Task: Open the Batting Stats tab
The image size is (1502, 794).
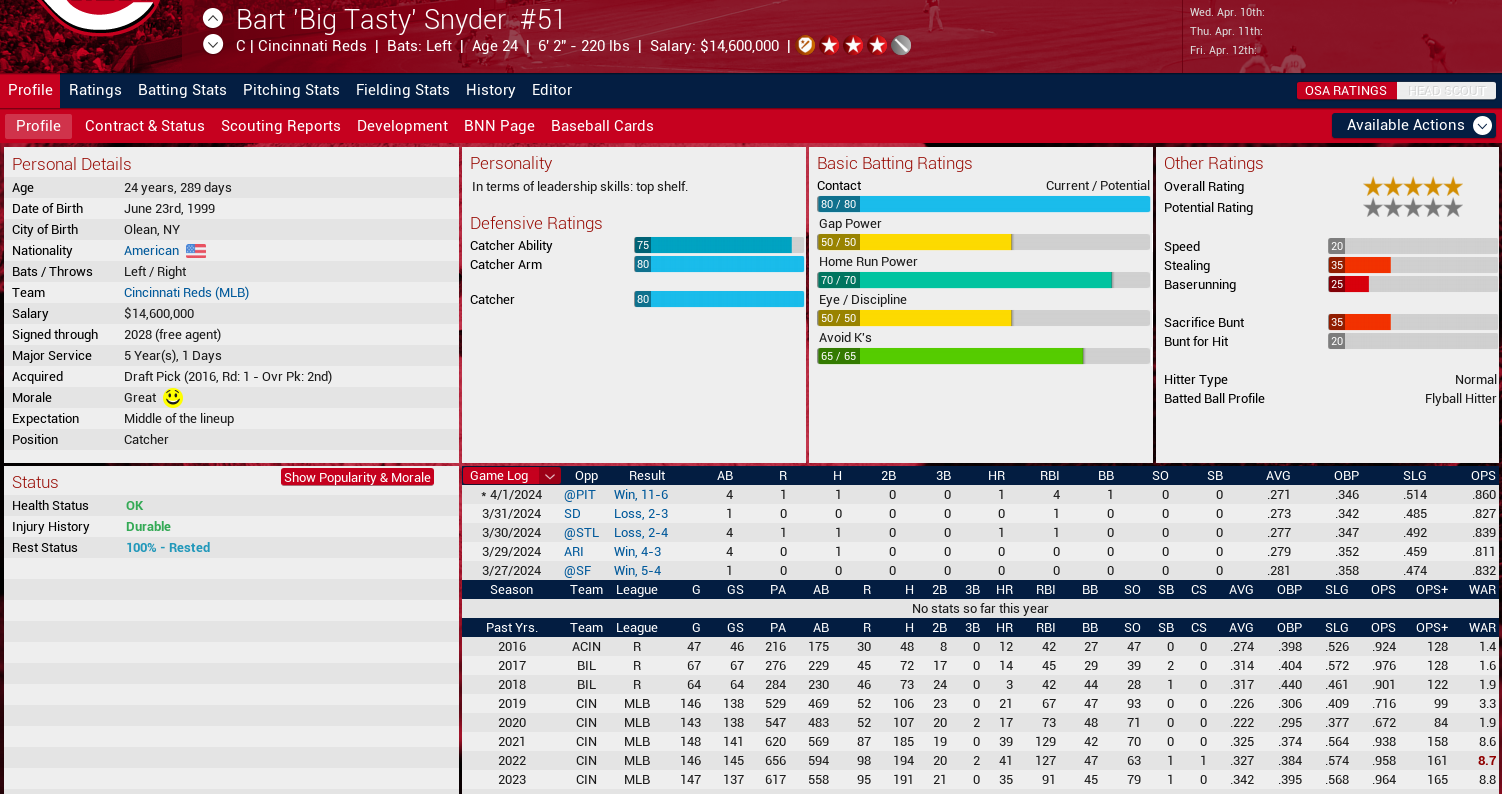Action: click(182, 90)
